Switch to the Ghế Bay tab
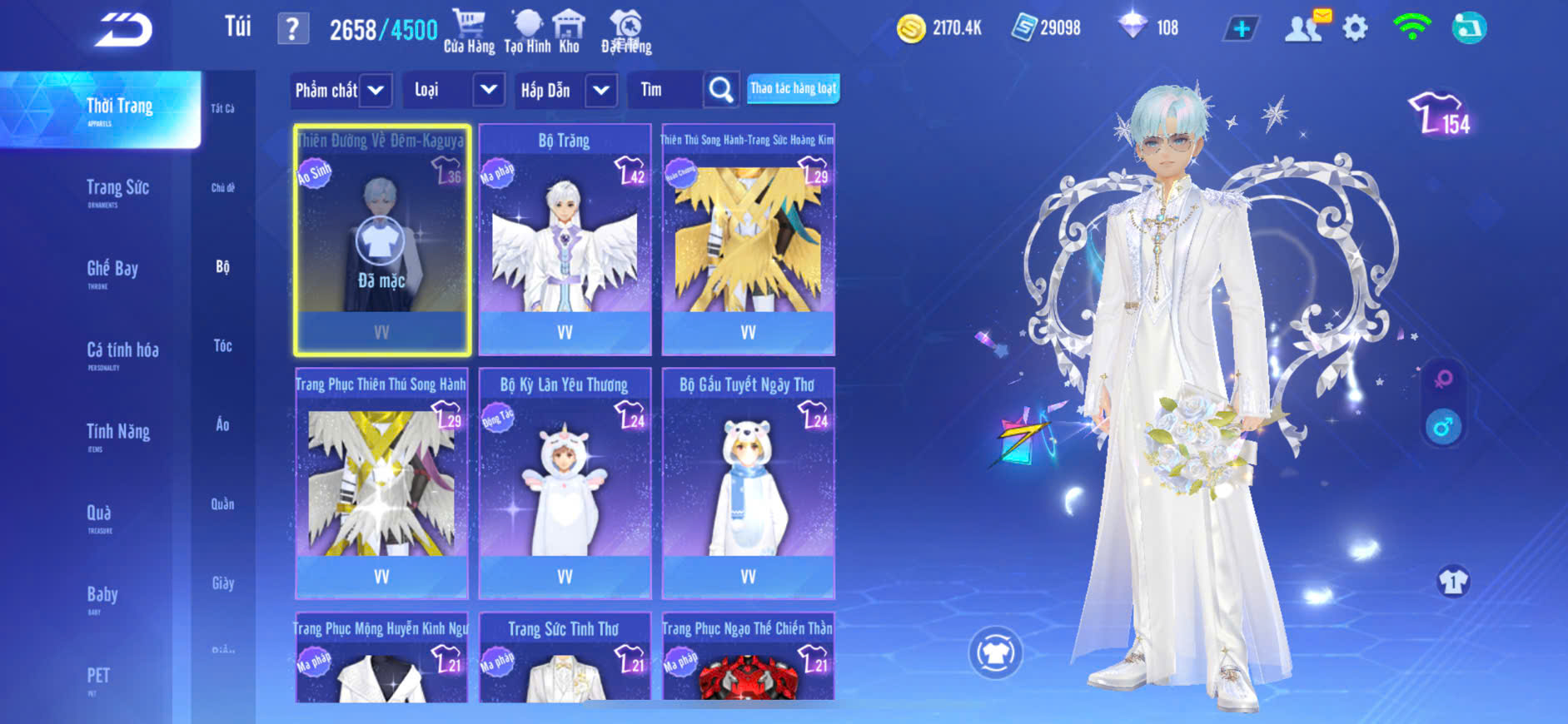This screenshot has height=724, width=1568. pos(112,270)
